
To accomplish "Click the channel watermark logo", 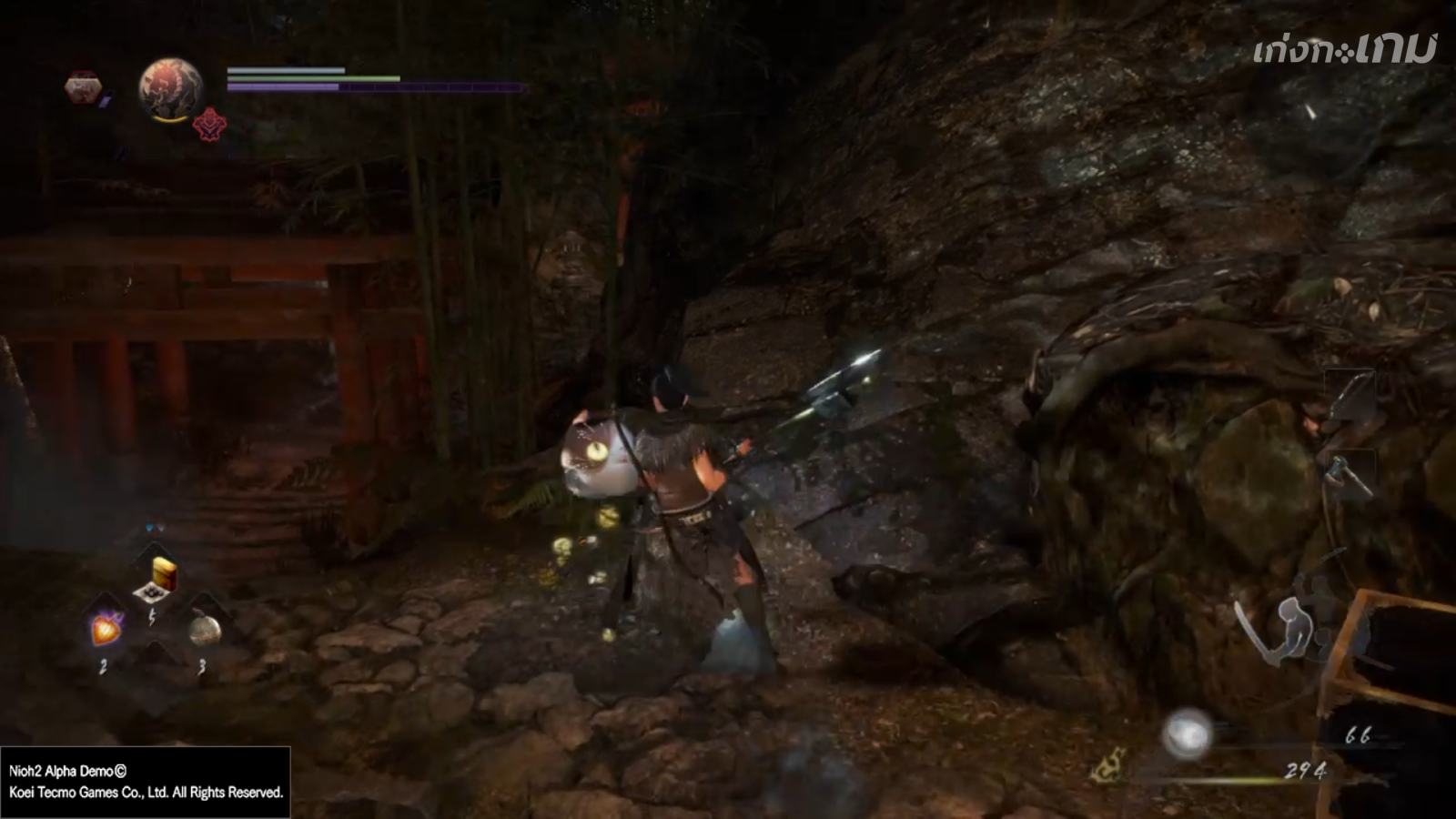I will (1344, 49).
